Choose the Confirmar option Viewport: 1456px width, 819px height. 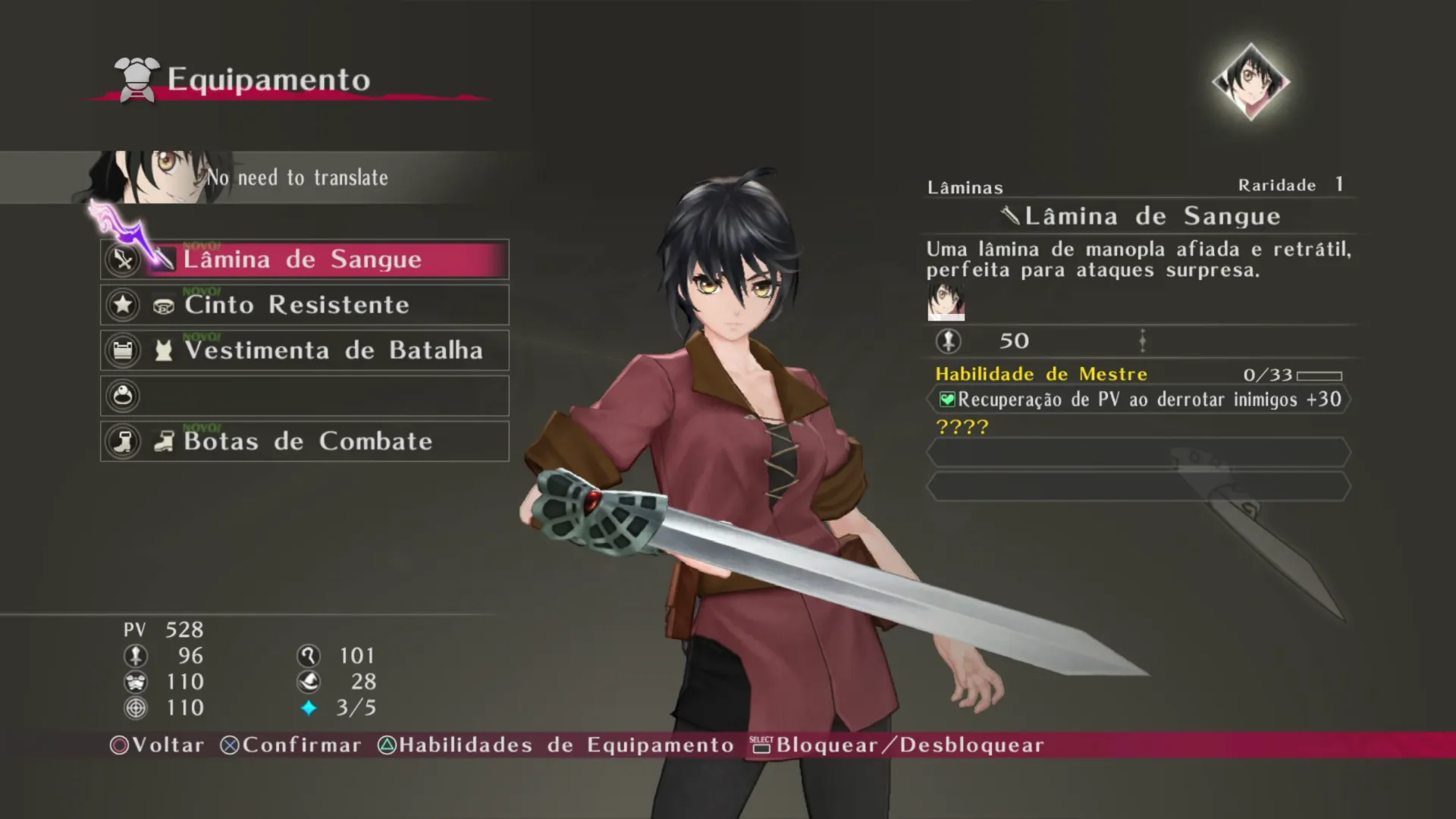click(291, 745)
